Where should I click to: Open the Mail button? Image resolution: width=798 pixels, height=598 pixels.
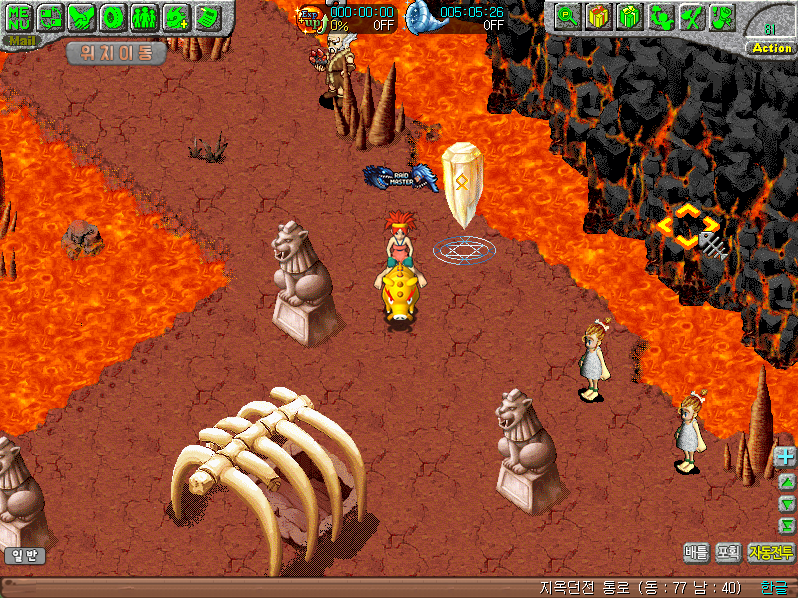click(18, 41)
